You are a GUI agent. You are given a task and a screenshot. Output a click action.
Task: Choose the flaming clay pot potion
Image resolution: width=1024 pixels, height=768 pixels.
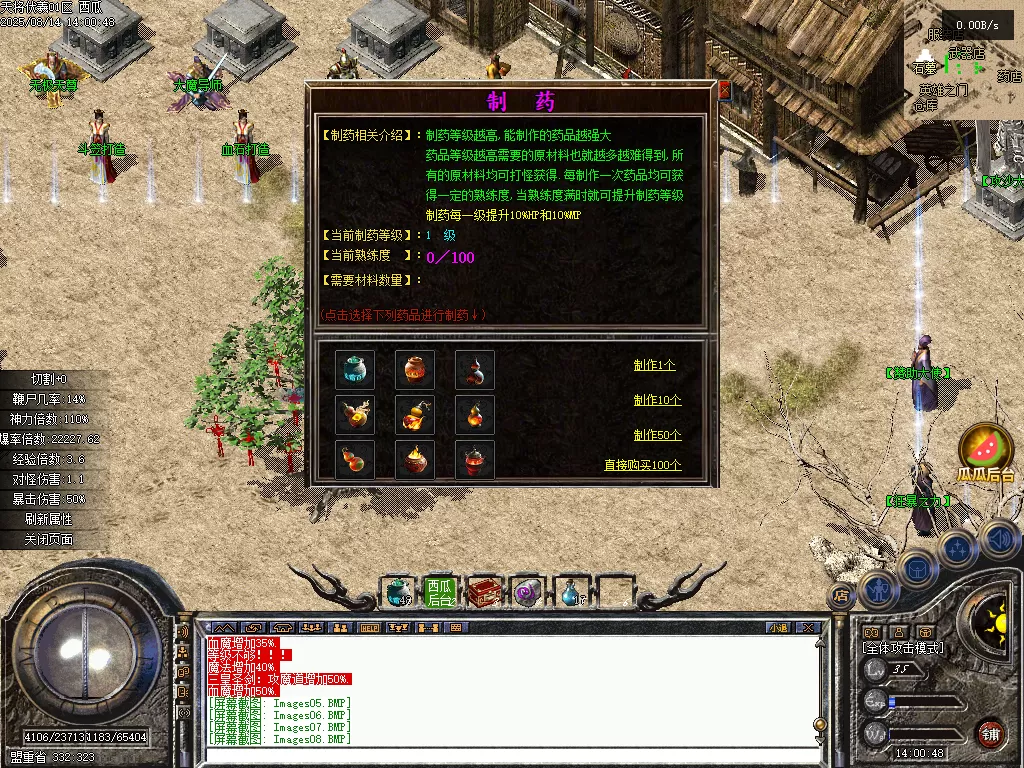pyautogui.click(x=414, y=459)
